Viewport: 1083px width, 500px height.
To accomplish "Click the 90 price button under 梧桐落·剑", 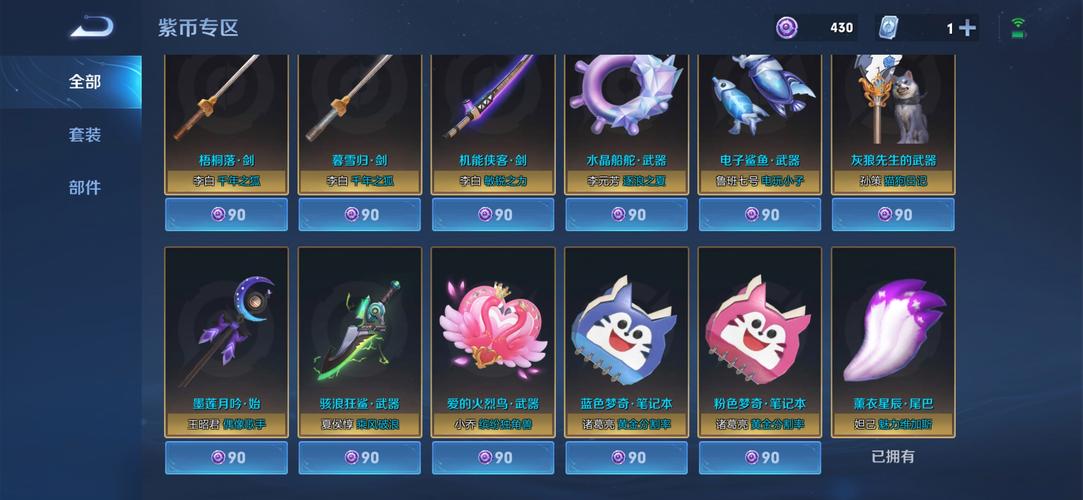I will click(226, 214).
